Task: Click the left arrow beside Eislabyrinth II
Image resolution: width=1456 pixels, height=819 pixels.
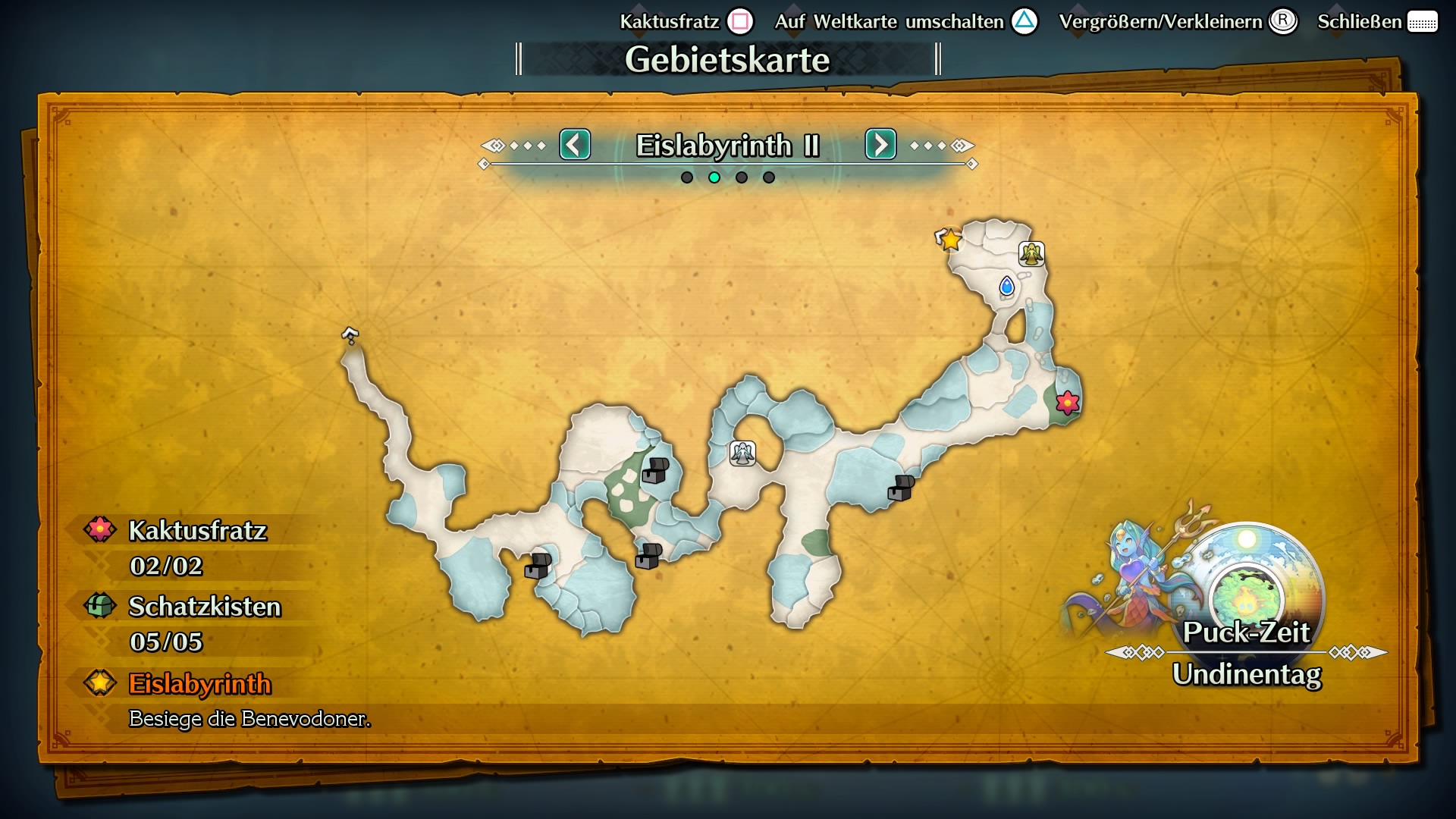Action: [x=575, y=145]
